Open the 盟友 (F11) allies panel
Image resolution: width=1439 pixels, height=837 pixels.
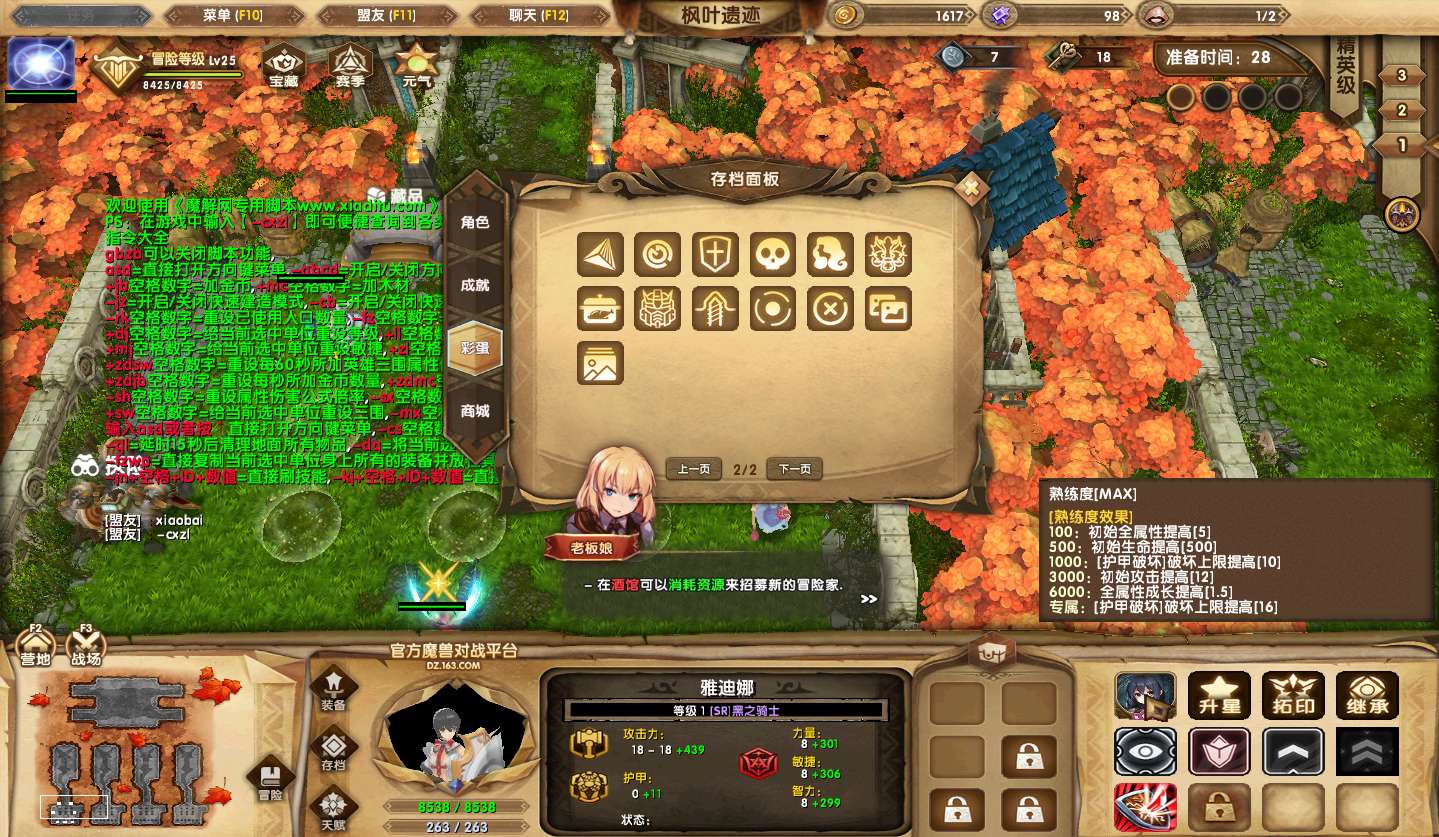(x=387, y=16)
